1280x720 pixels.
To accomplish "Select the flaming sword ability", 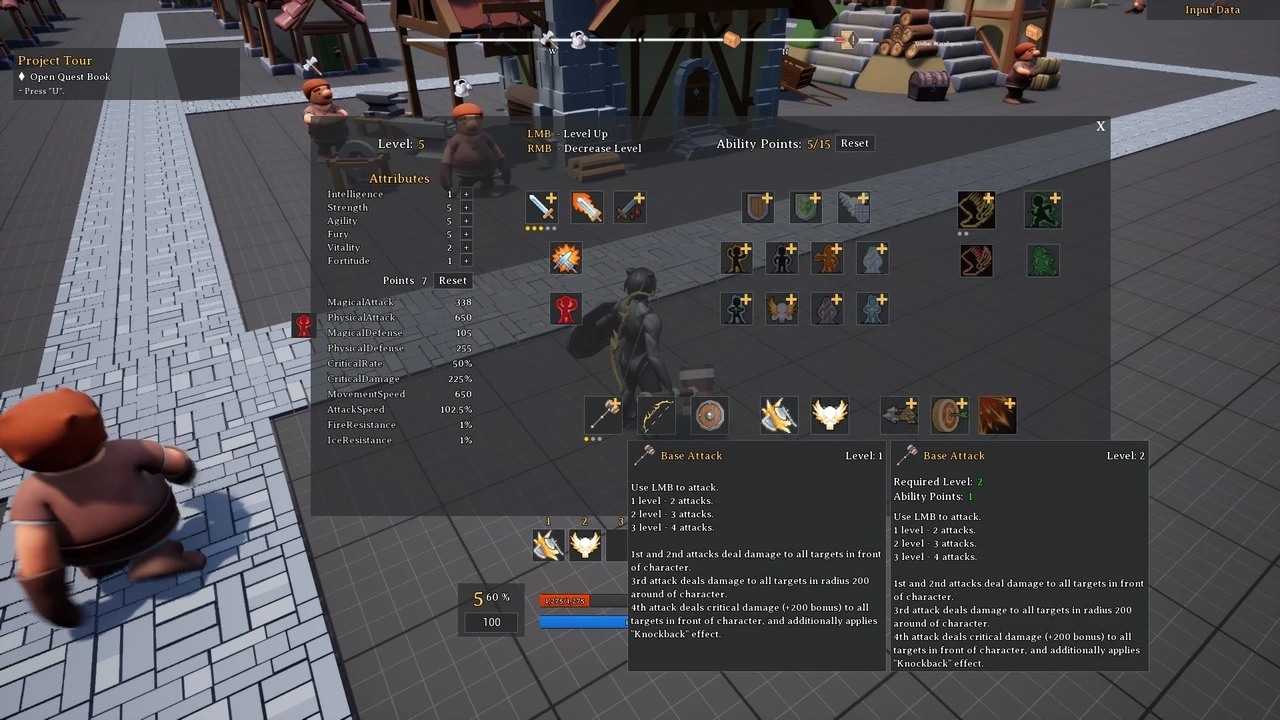I will (587, 208).
